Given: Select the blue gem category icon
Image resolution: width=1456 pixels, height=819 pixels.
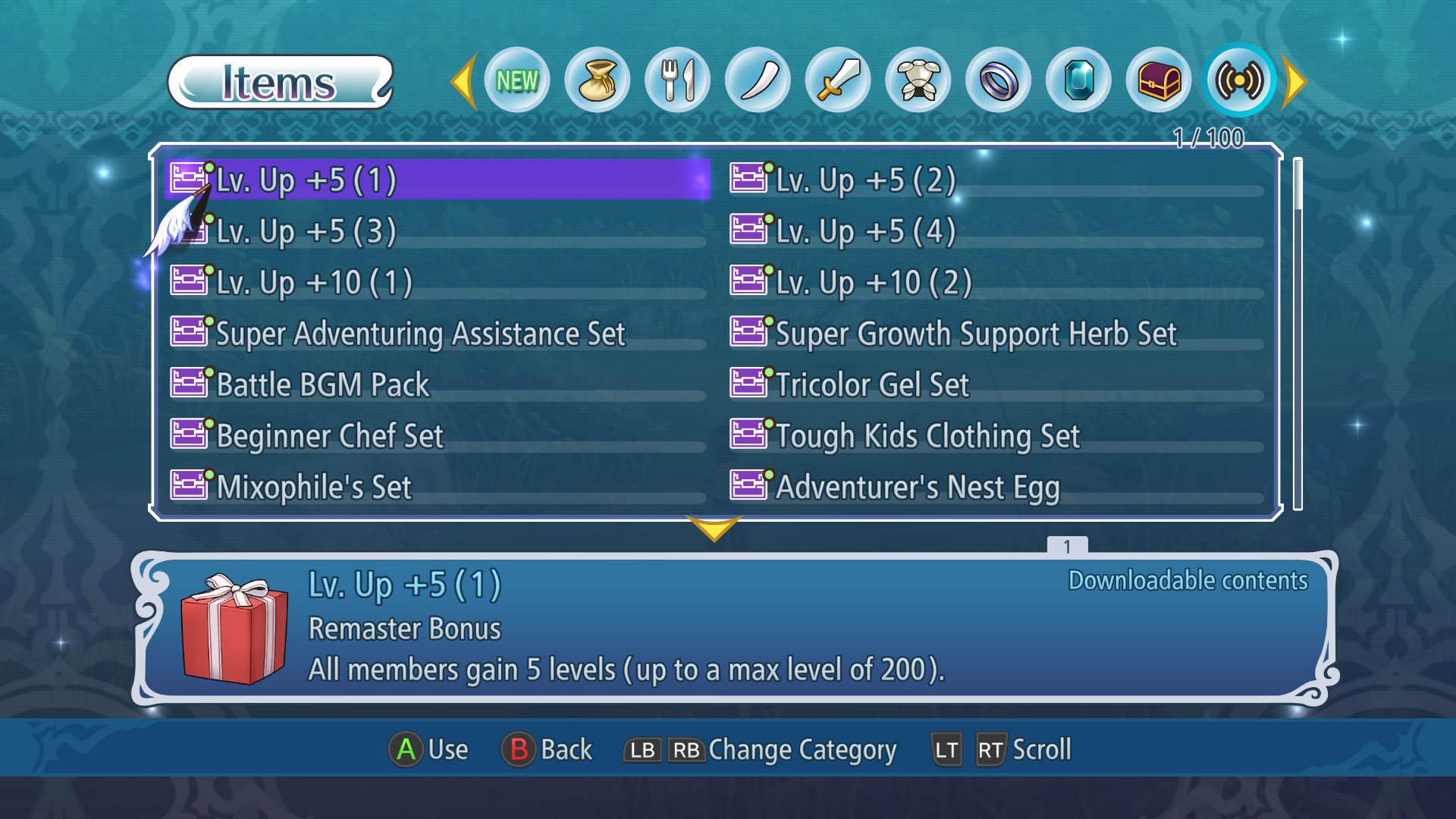Looking at the screenshot, I should pyautogui.click(x=1079, y=80).
